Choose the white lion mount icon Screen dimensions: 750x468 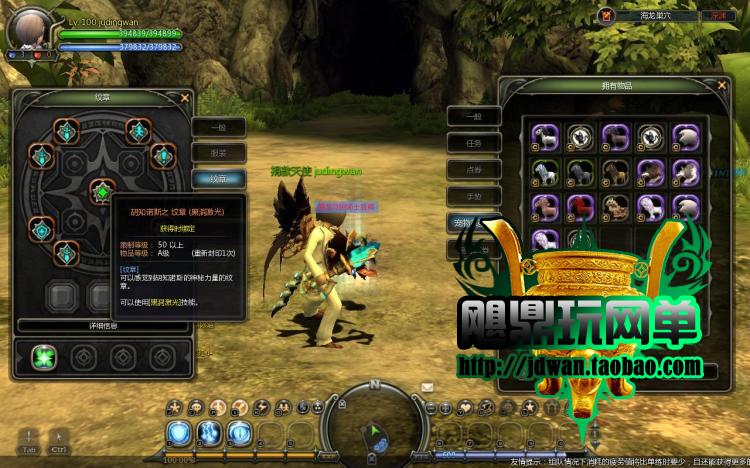[651, 206]
